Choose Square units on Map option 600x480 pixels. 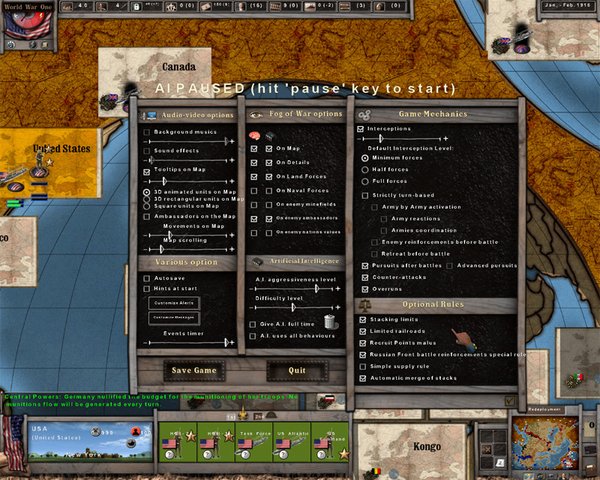pyautogui.click(x=147, y=206)
